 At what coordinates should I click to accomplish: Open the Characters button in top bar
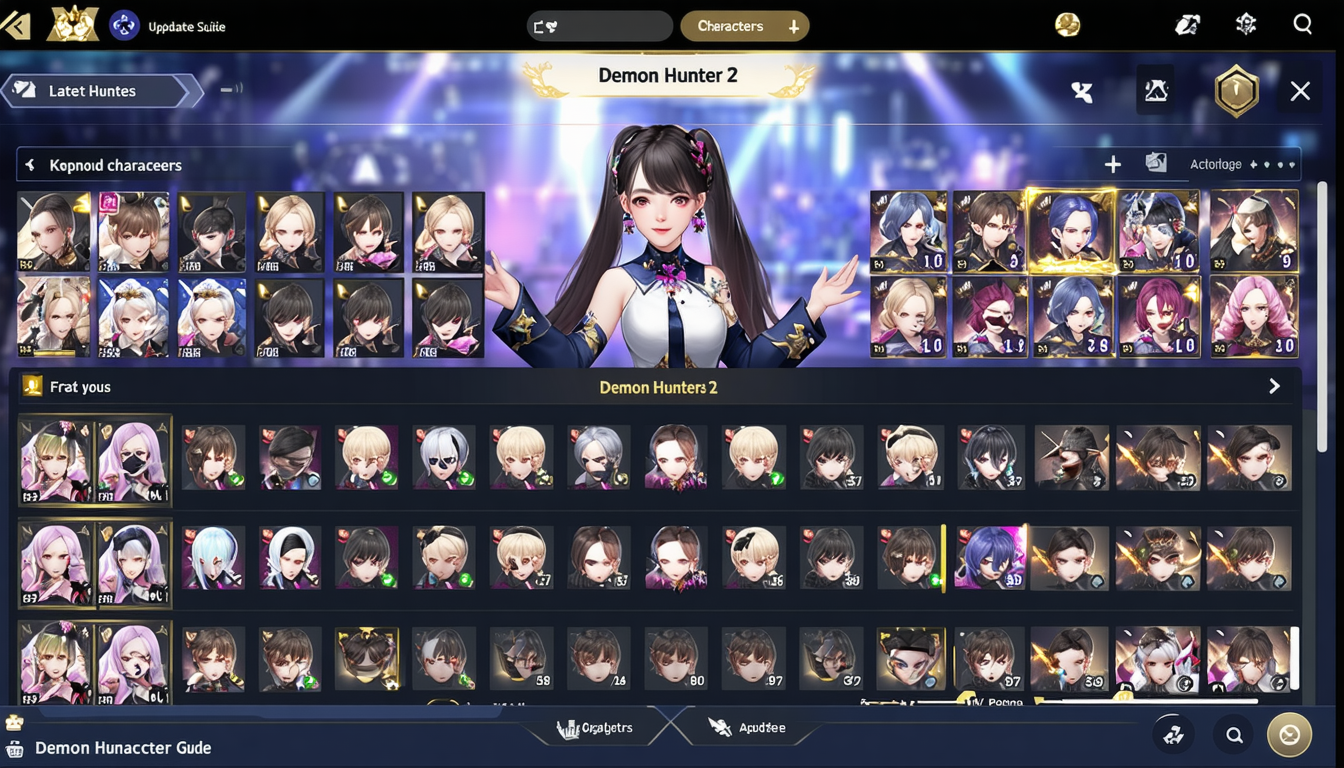[744, 27]
